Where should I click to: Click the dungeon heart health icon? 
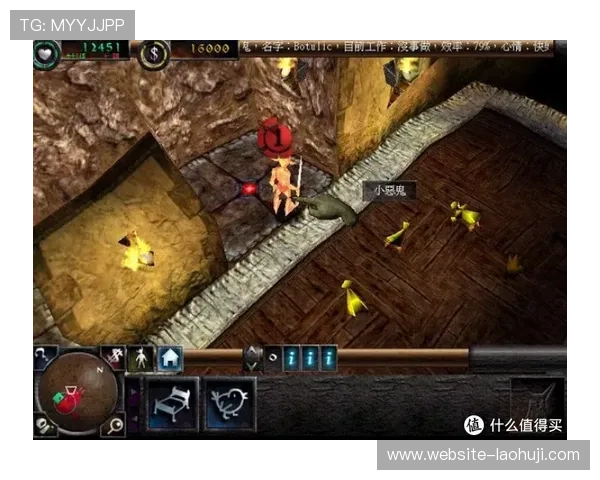(x=46, y=53)
